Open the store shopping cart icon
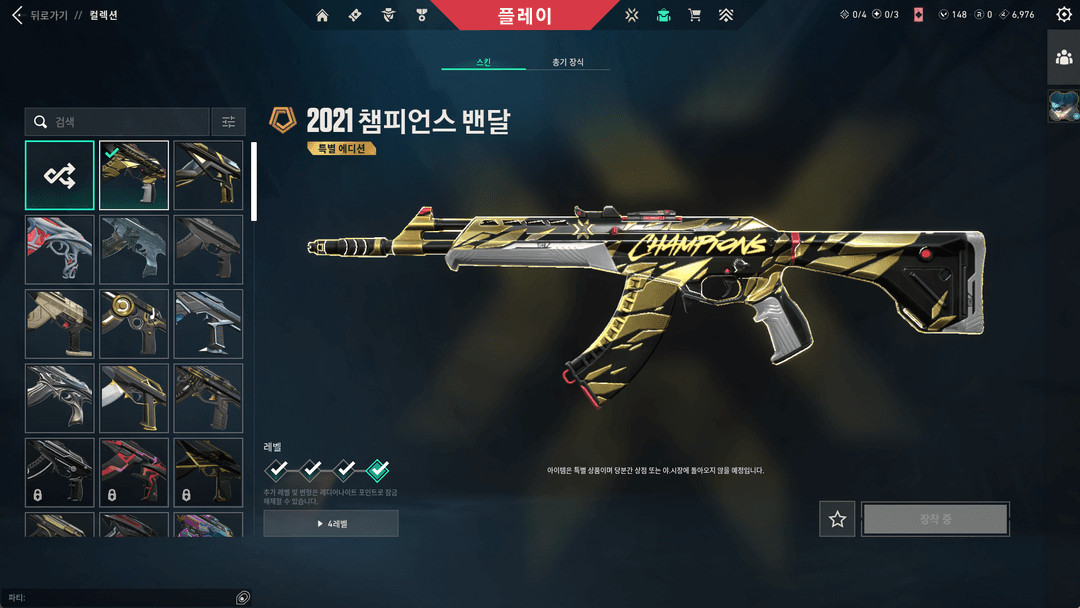This screenshot has width=1080, height=608. pyautogui.click(x=694, y=15)
